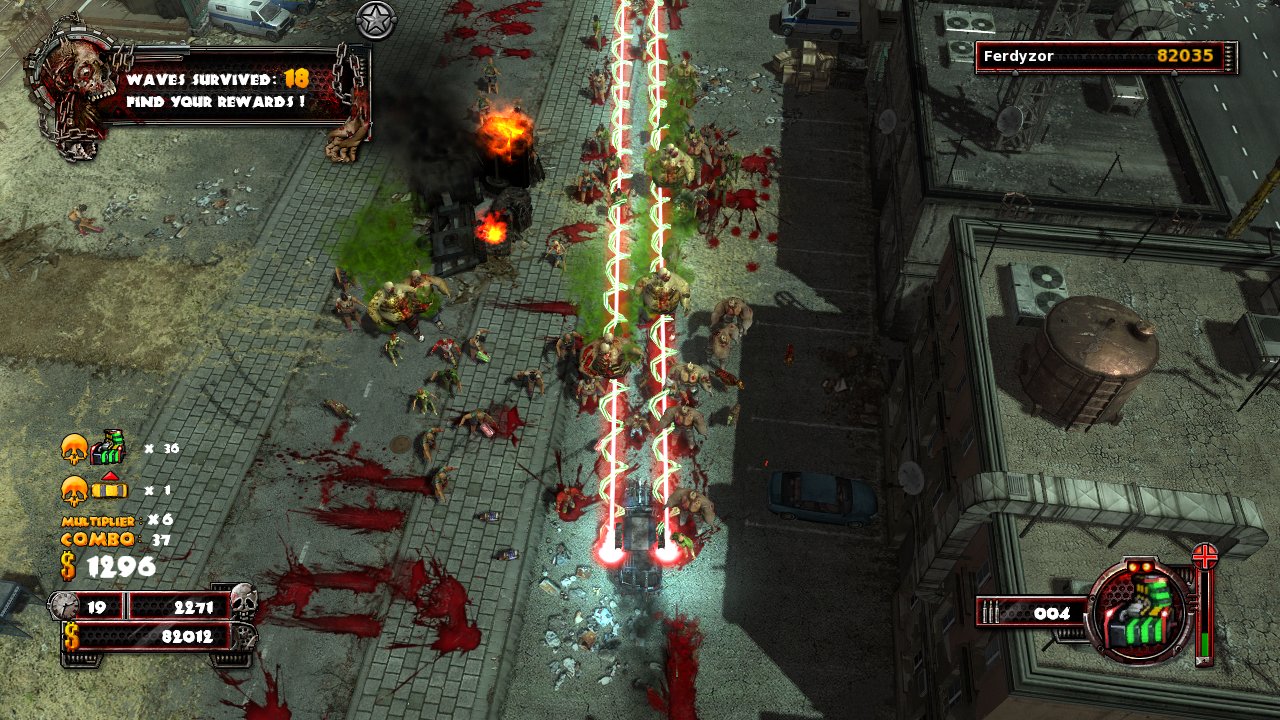Viewport: 1280px width, 720px height.
Task: Select the equipped weapon icon in the dial
Action: pyautogui.click(x=1140, y=611)
